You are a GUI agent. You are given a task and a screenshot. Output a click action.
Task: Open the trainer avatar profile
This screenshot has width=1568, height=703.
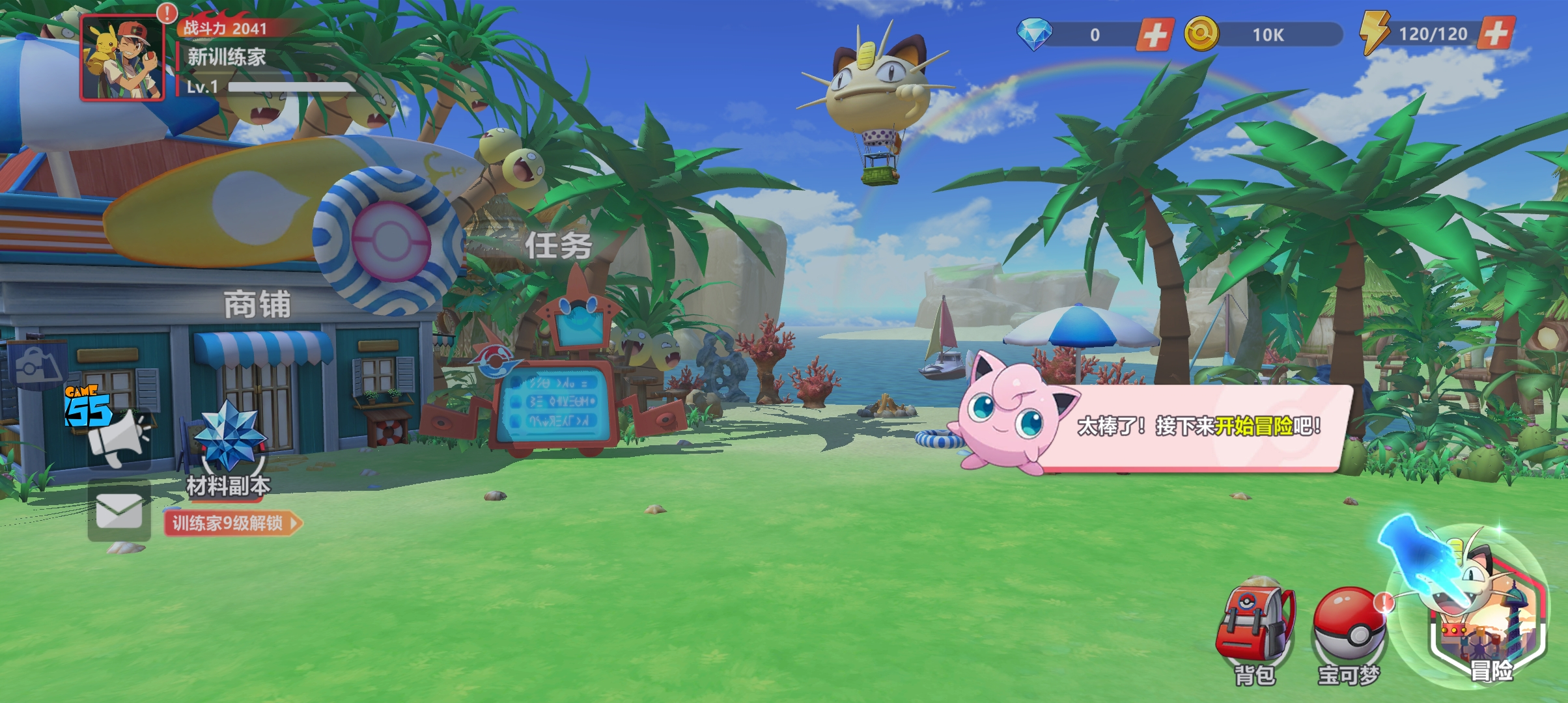122,59
